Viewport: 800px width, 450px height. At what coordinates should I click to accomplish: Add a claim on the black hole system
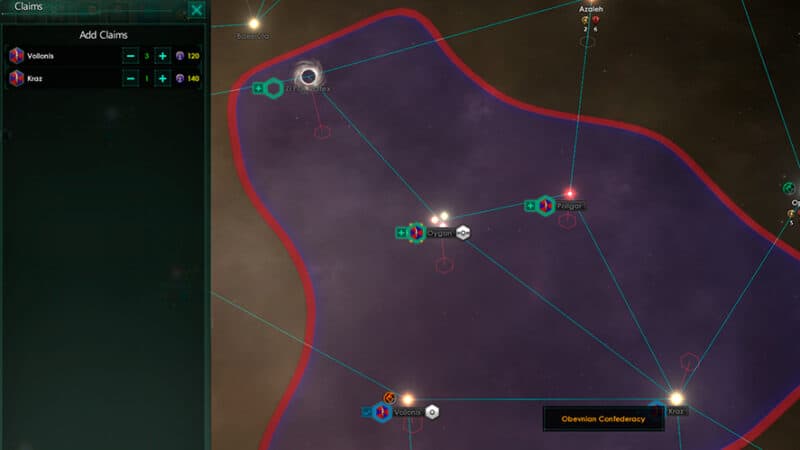pyautogui.click(x=259, y=89)
